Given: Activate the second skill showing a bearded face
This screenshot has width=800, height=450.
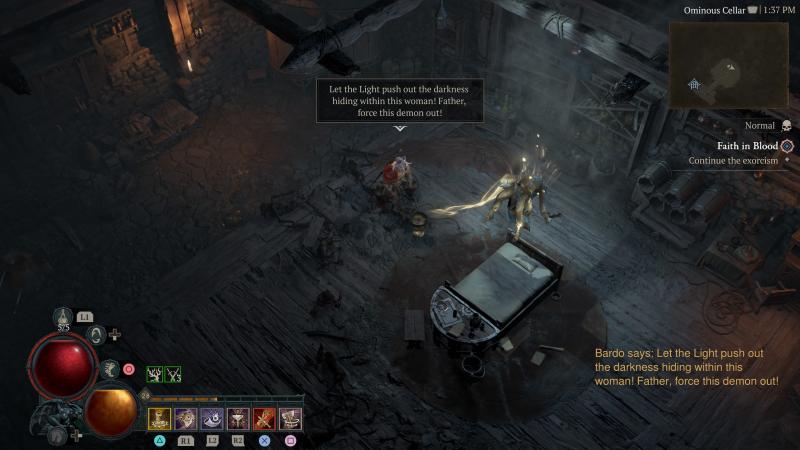Looking at the screenshot, I should 186,419.
